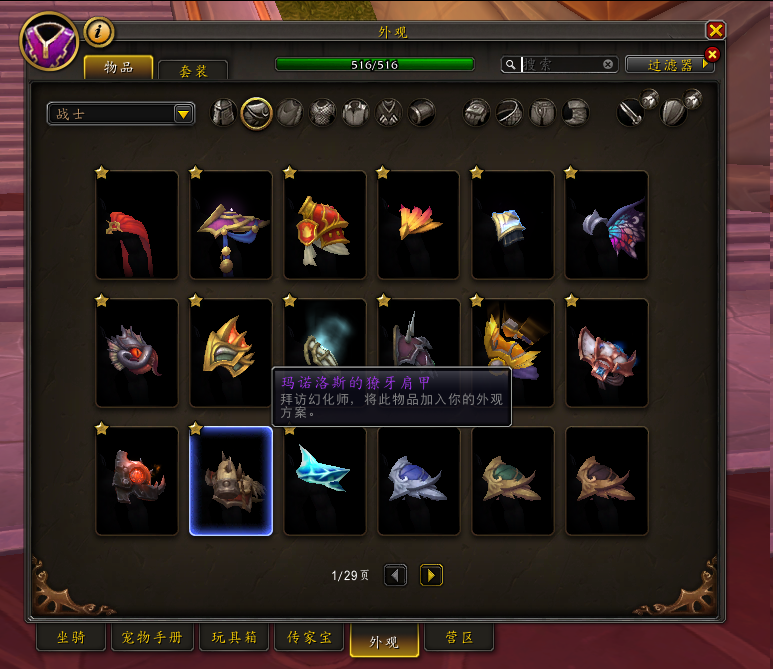This screenshot has width=773, height=669.
Task: Pick the cyan crystal shoulder appearance
Action: 325,481
